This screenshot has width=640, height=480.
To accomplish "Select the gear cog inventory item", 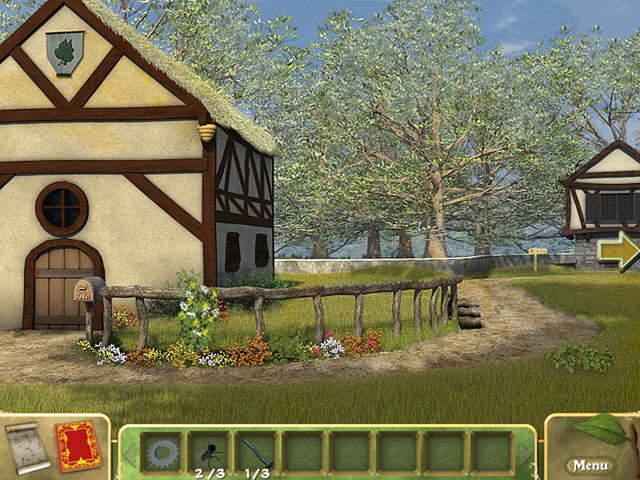I will click(160, 452).
